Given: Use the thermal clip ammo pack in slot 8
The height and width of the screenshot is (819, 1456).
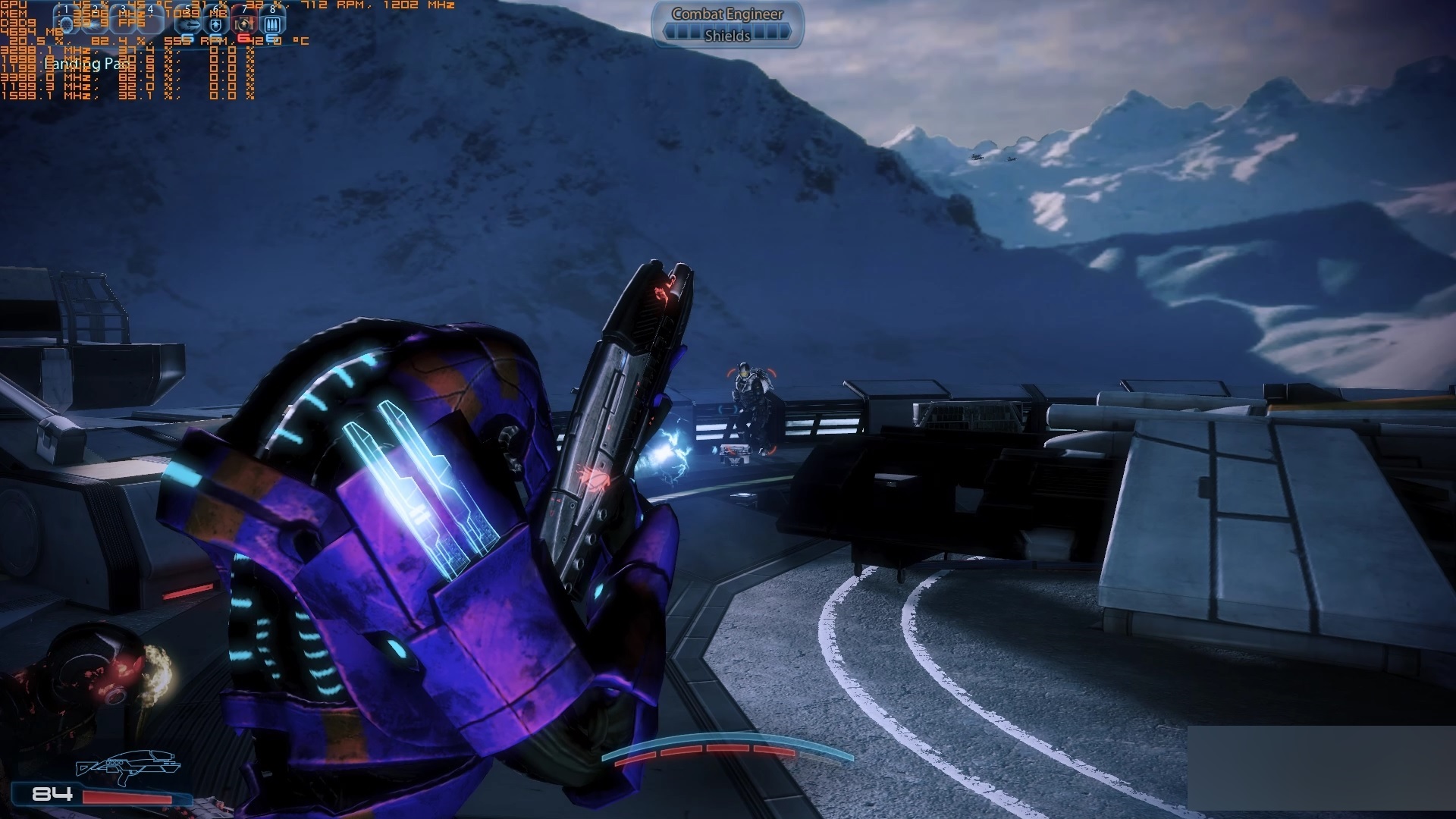Looking at the screenshot, I should tap(273, 24).
